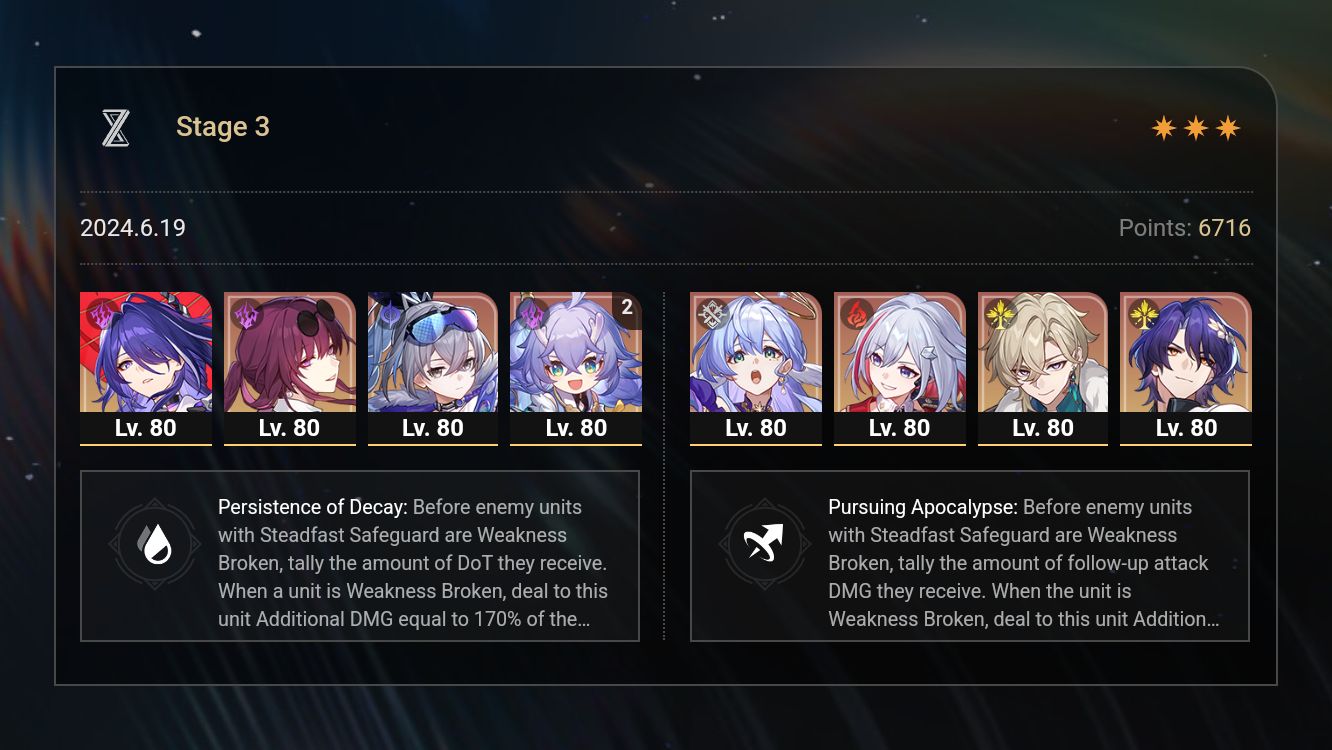Image resolution: width=1332 pixels, height=750 pixels.
Task: Click the third star of the rating
Action: pos(1228,127)
